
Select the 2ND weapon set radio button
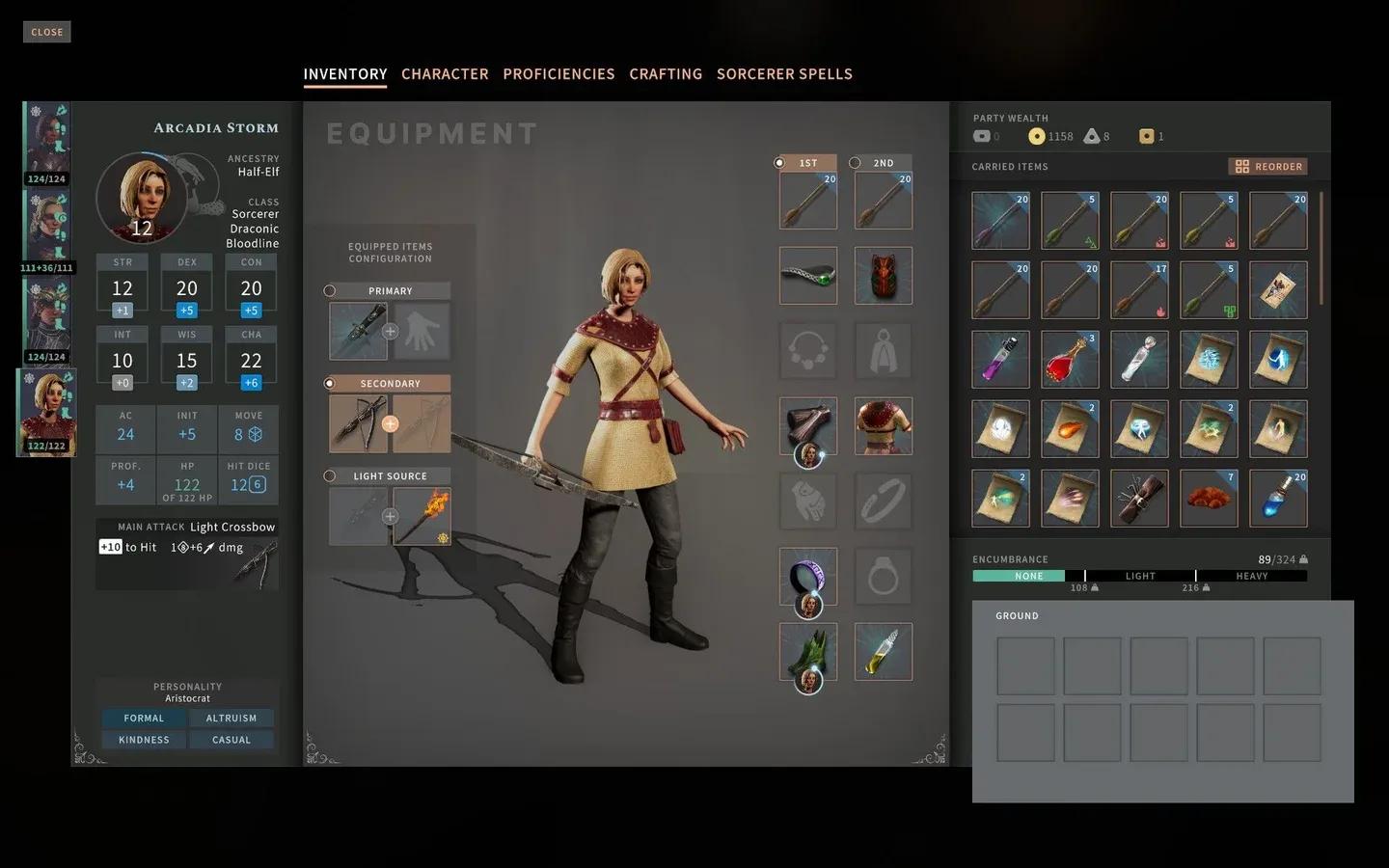coord(857,162)
